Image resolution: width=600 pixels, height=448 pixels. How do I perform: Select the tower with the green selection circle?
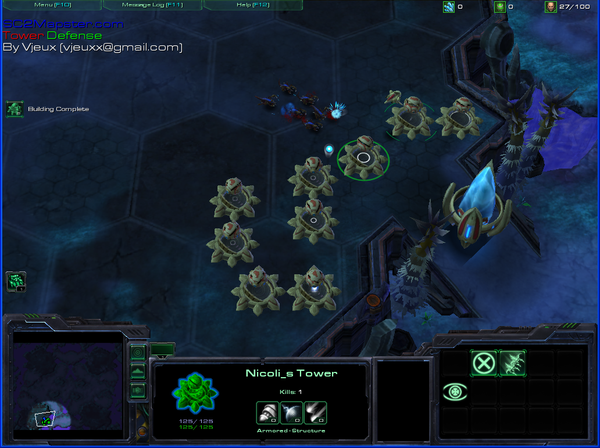pyautogui.click(x=363, y=157)
